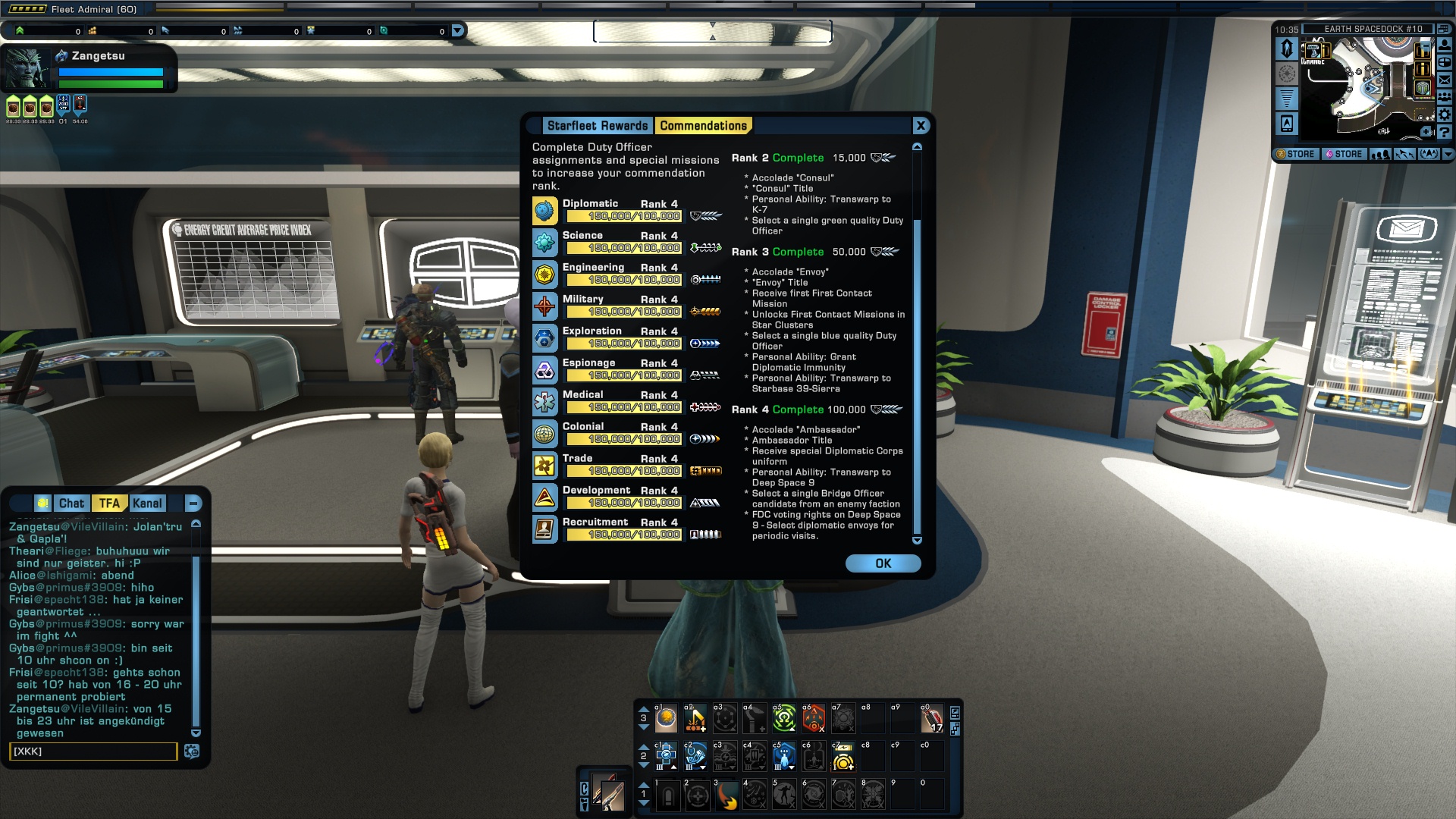Switch to the Starfleet Rewards tab
The height and width of the screenshot is (819, 1456).
pos(598,126)
